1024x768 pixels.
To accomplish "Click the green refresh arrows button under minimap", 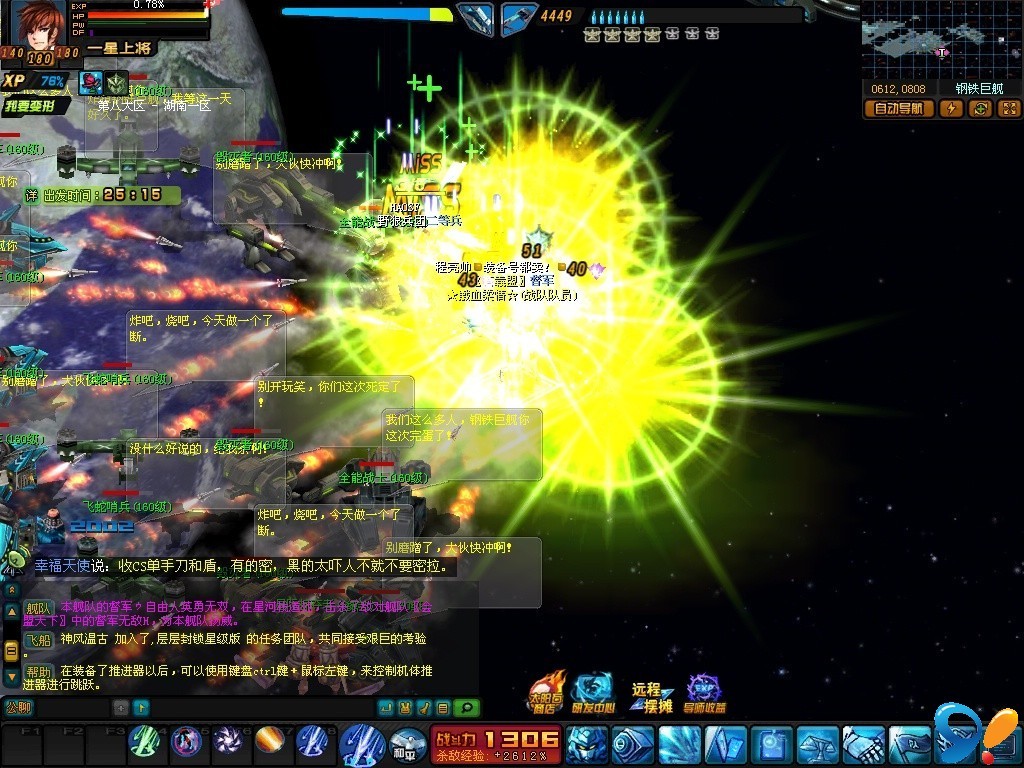I will coord(980,109).
